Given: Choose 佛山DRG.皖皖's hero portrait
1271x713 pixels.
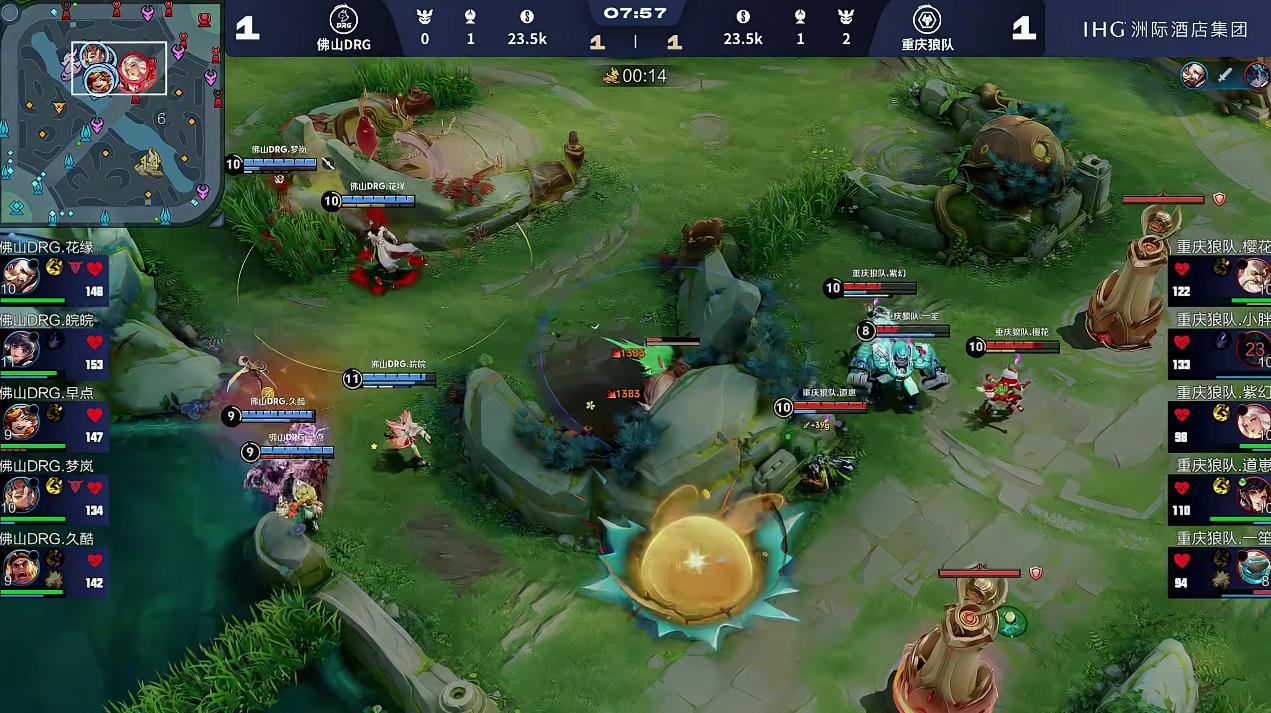Looking at the screenshot, I should (x=20, y=349).
